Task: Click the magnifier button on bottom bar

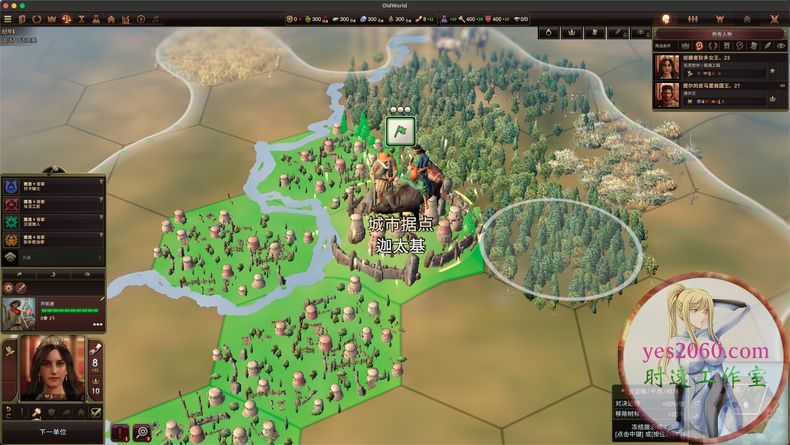Action: pyautogui.click(x=142, y=433)
